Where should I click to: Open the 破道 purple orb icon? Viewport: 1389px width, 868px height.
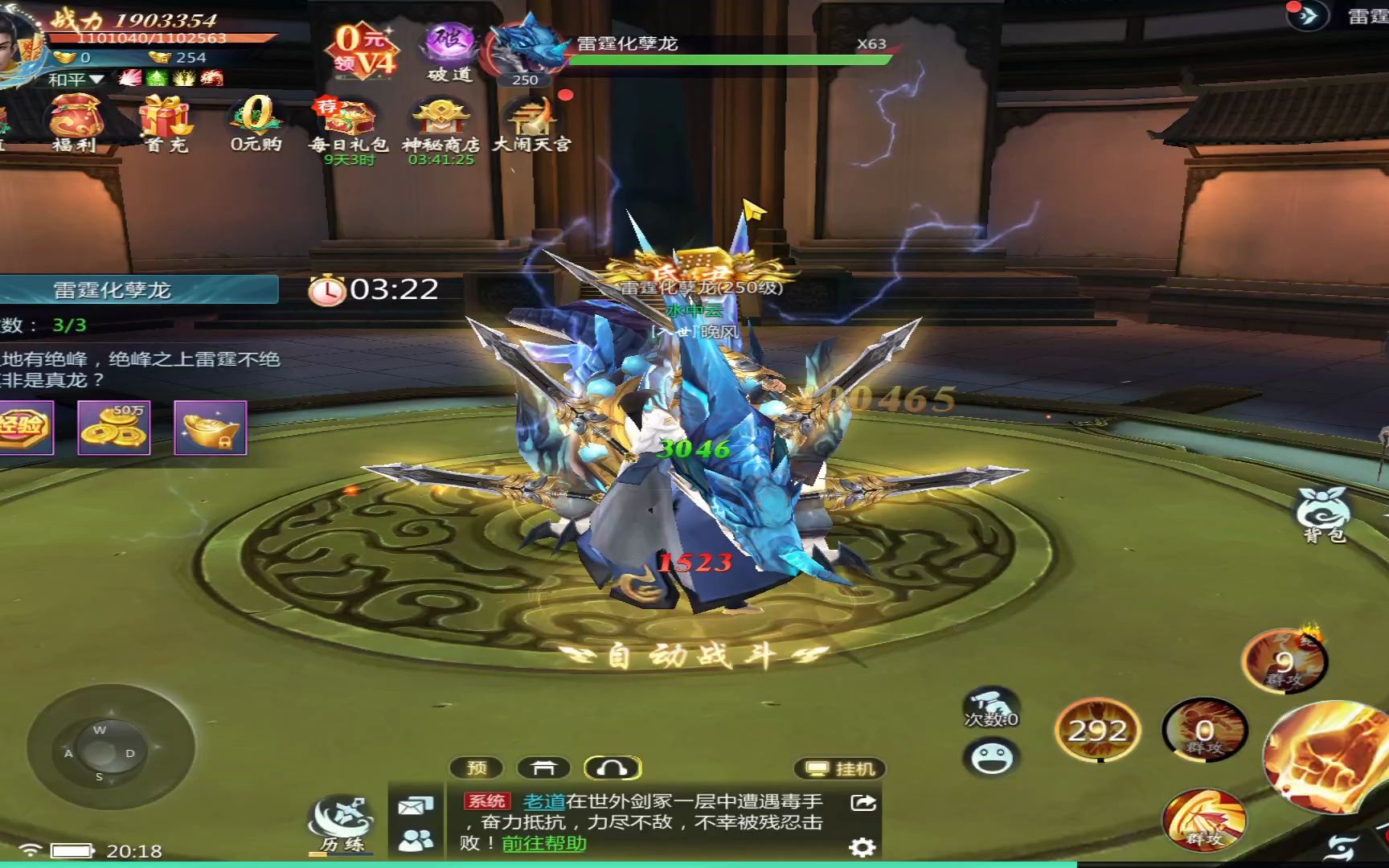point(449,50)
